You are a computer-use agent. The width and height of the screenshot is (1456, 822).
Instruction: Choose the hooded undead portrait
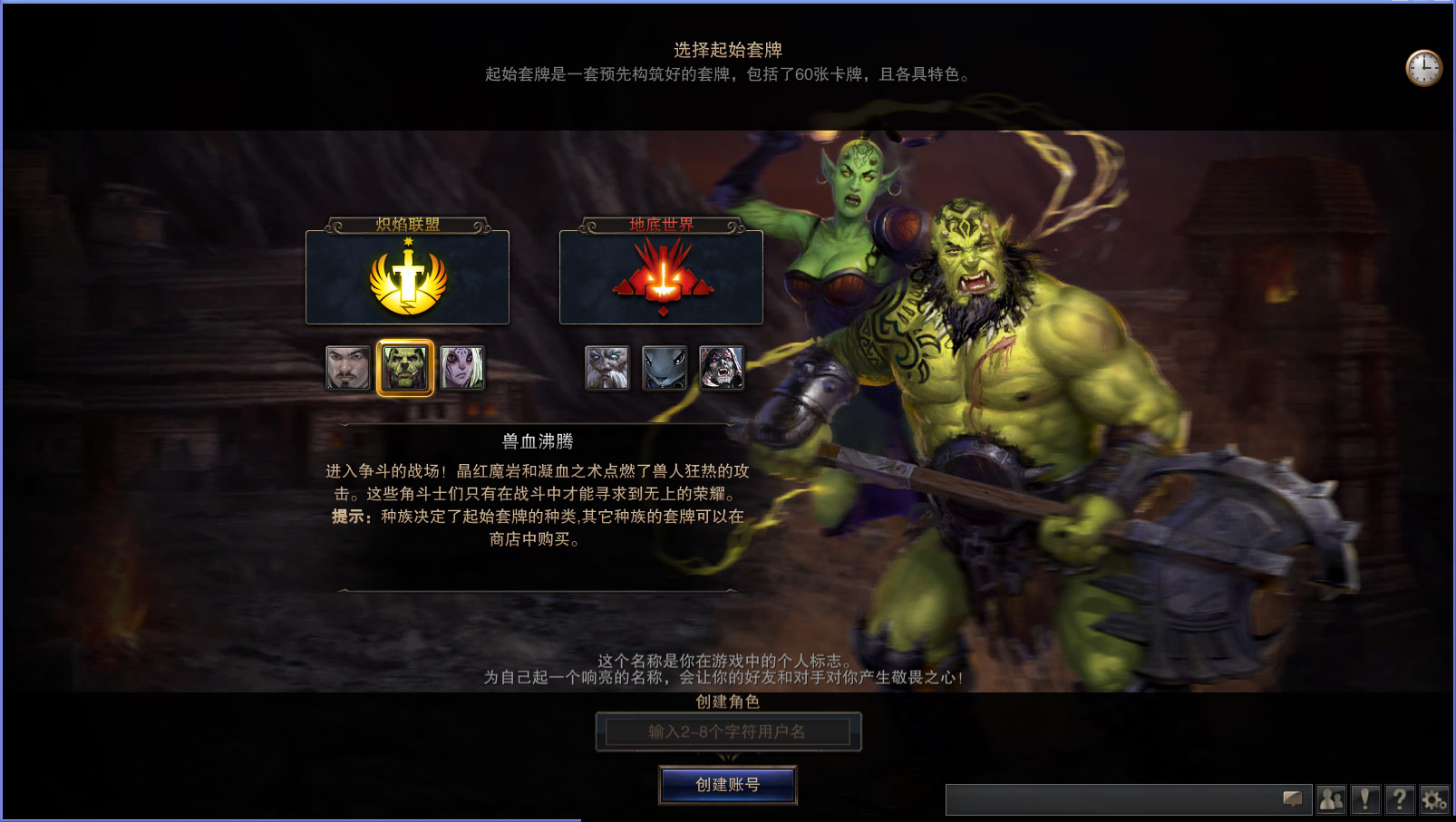pos(721,368)
